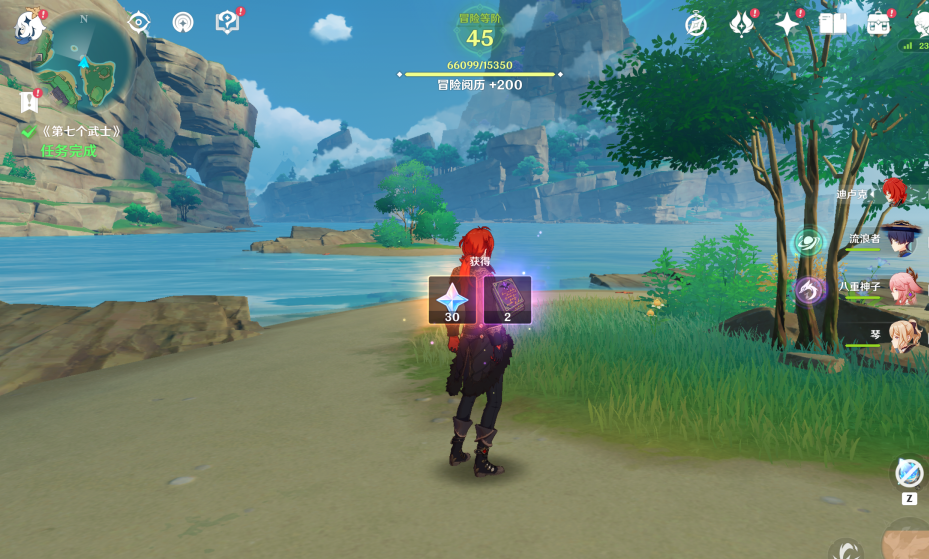Open the signal-arc co-op icon

click(x=183, y=23)
